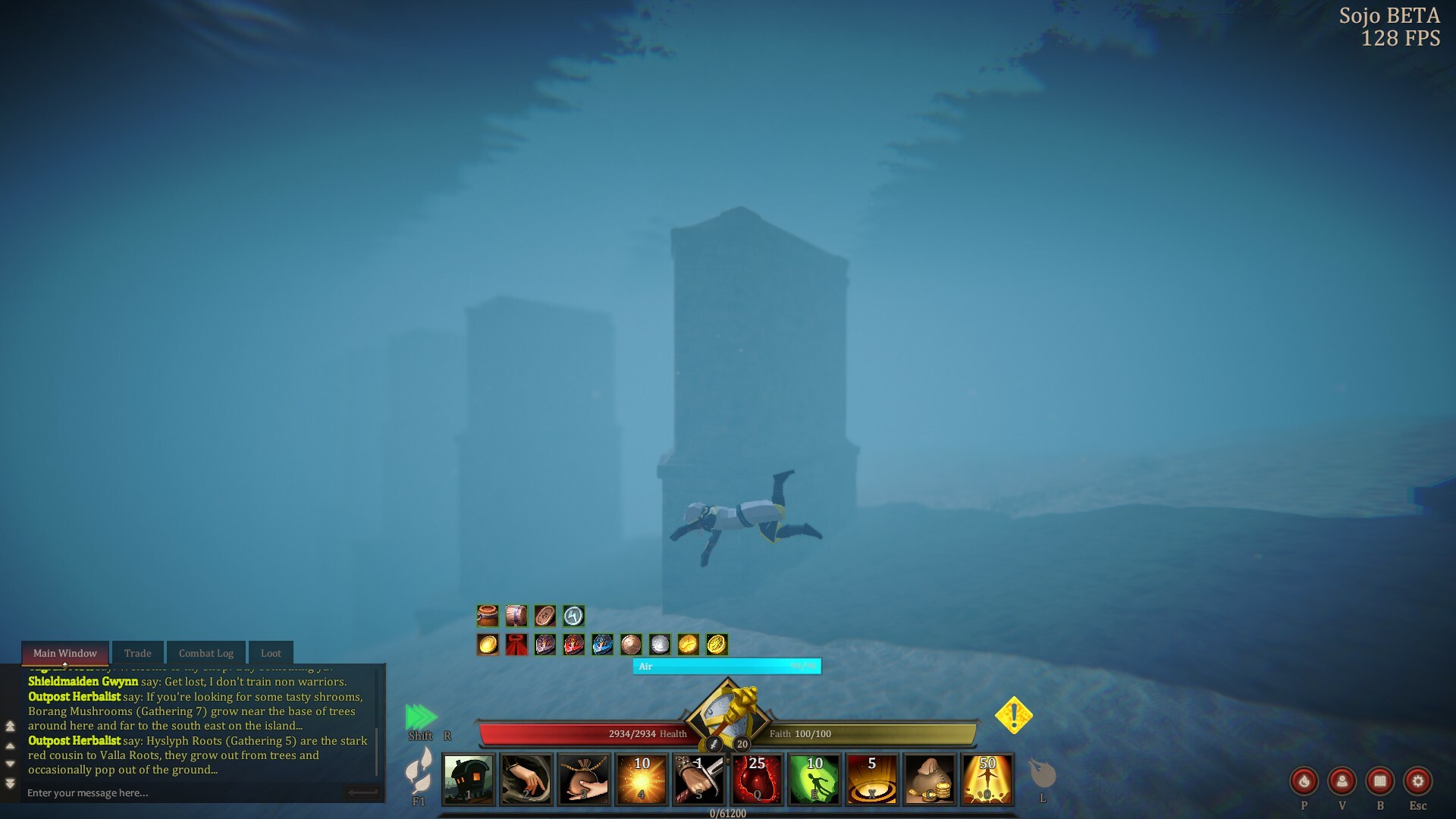Open settings with the gear icon near Esc
This screenshot has height=819, width=1456.
(x=1418, y=781)
